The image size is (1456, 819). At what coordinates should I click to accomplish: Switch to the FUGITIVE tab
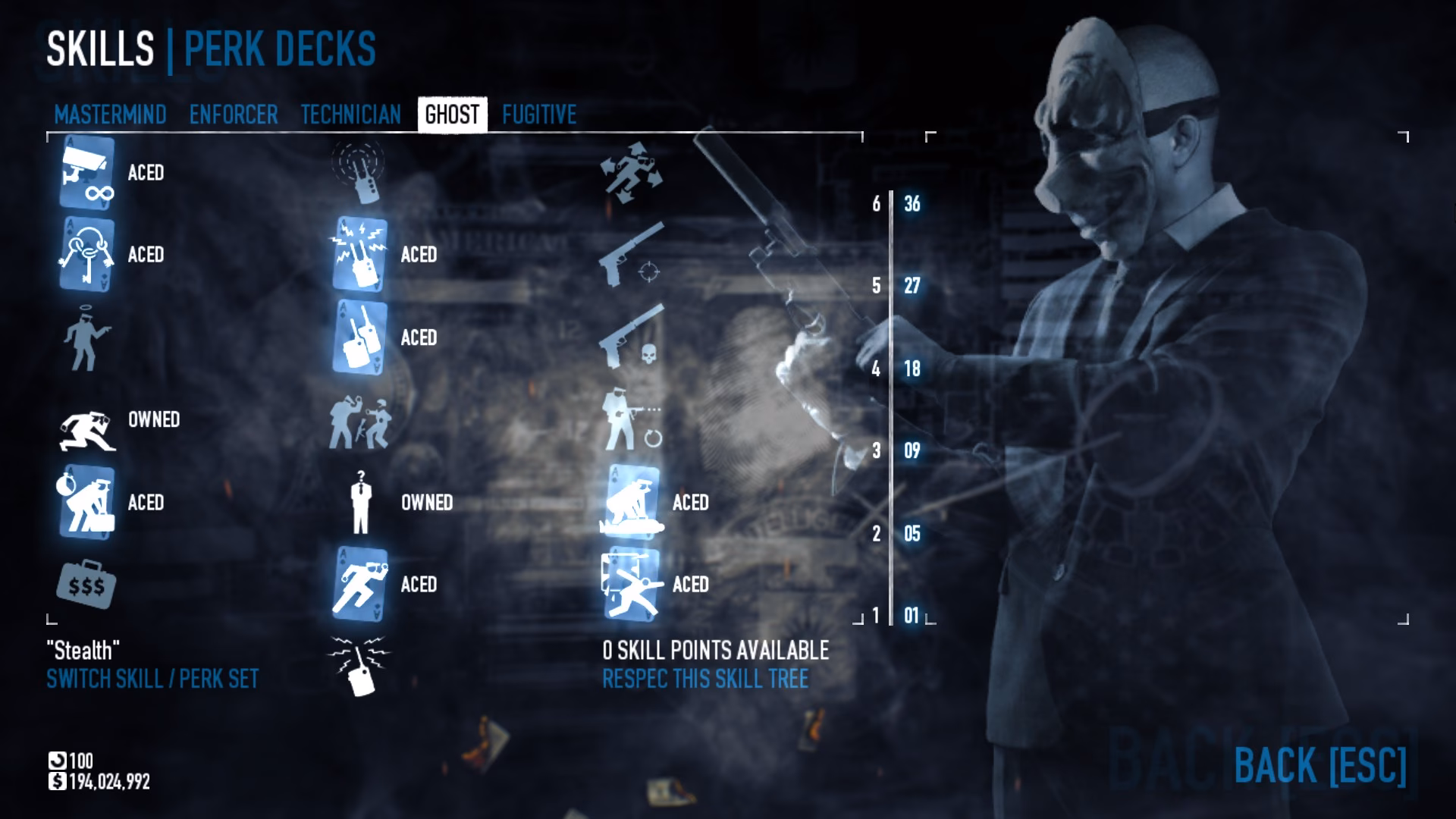[538, 115]
